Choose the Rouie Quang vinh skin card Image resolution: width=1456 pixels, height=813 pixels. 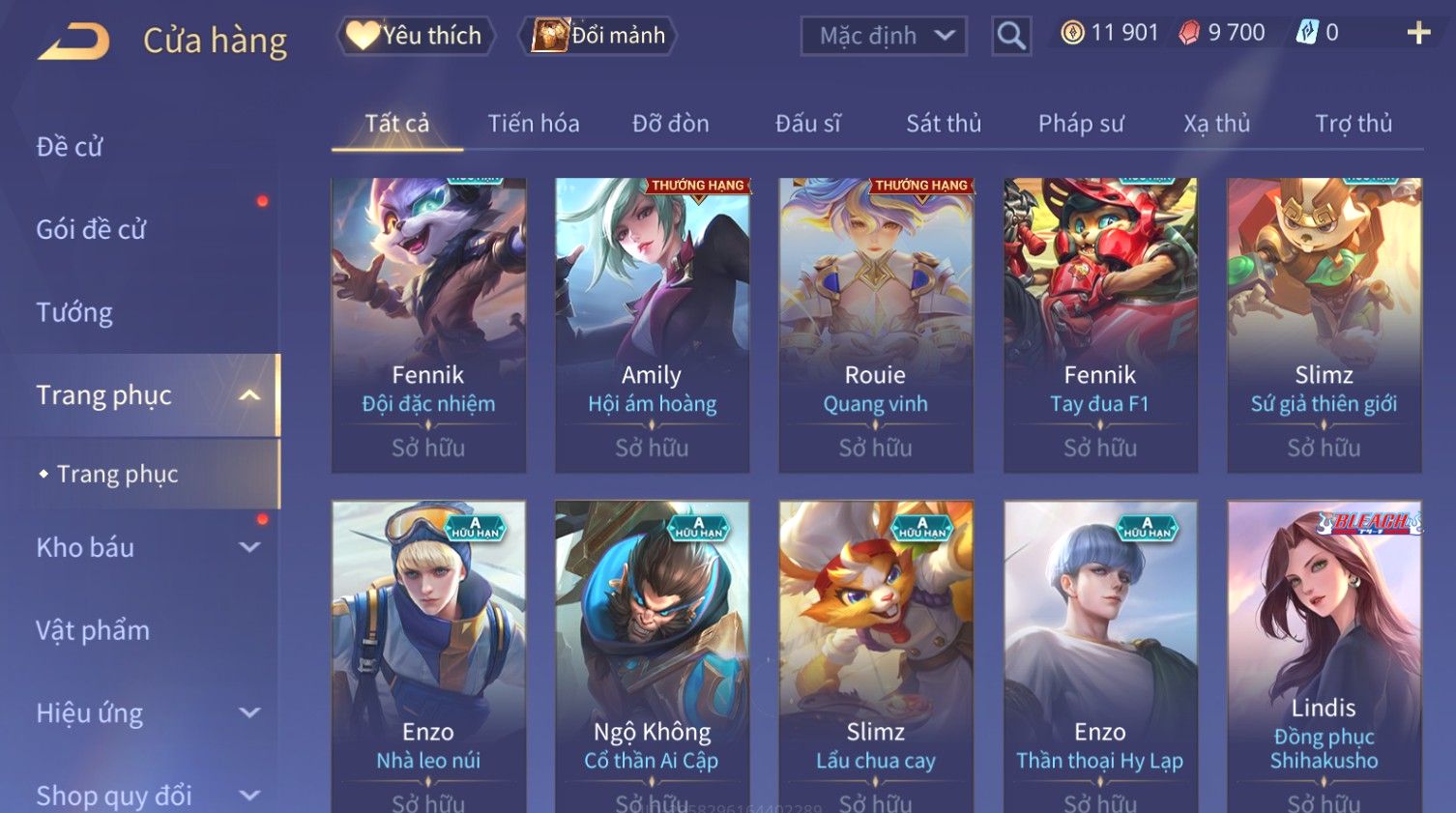876,324
